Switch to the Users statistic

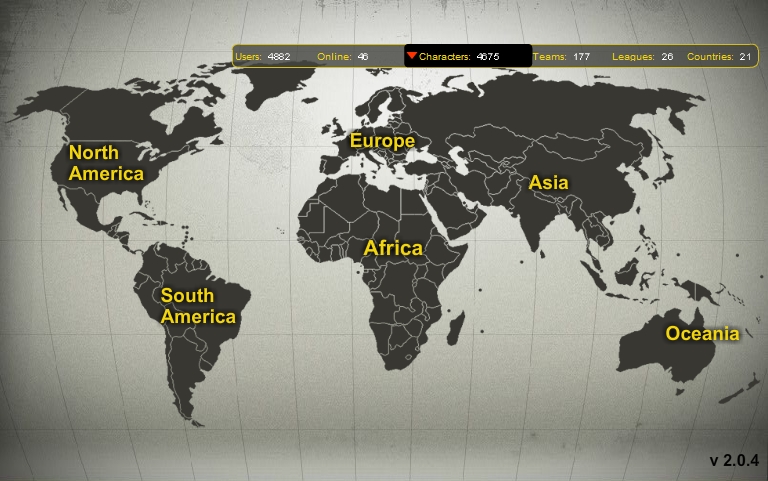point(262,57)
